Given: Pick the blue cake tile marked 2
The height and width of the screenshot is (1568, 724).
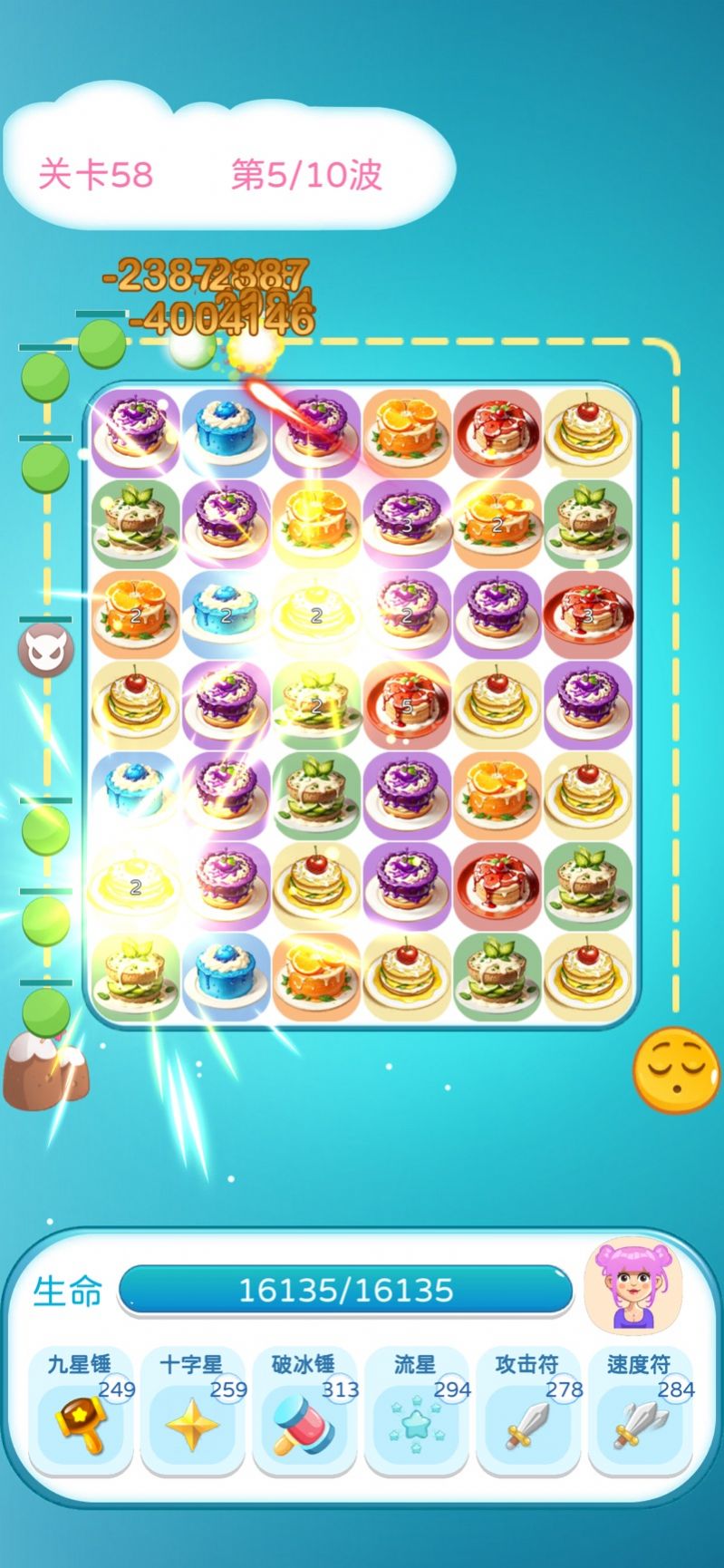Looking at the screenshot, I should click(x=226, y=614).
